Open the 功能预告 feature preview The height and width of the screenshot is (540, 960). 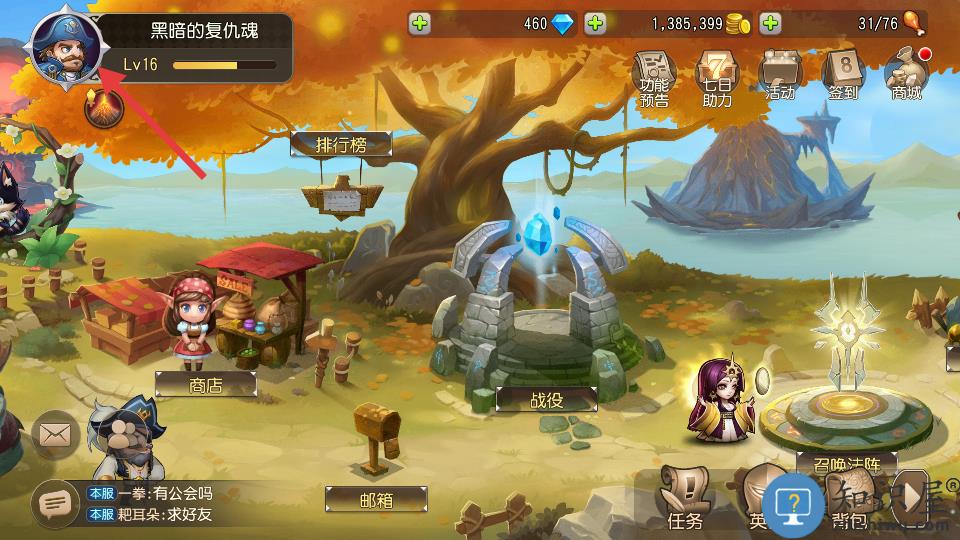click(655, 76)
